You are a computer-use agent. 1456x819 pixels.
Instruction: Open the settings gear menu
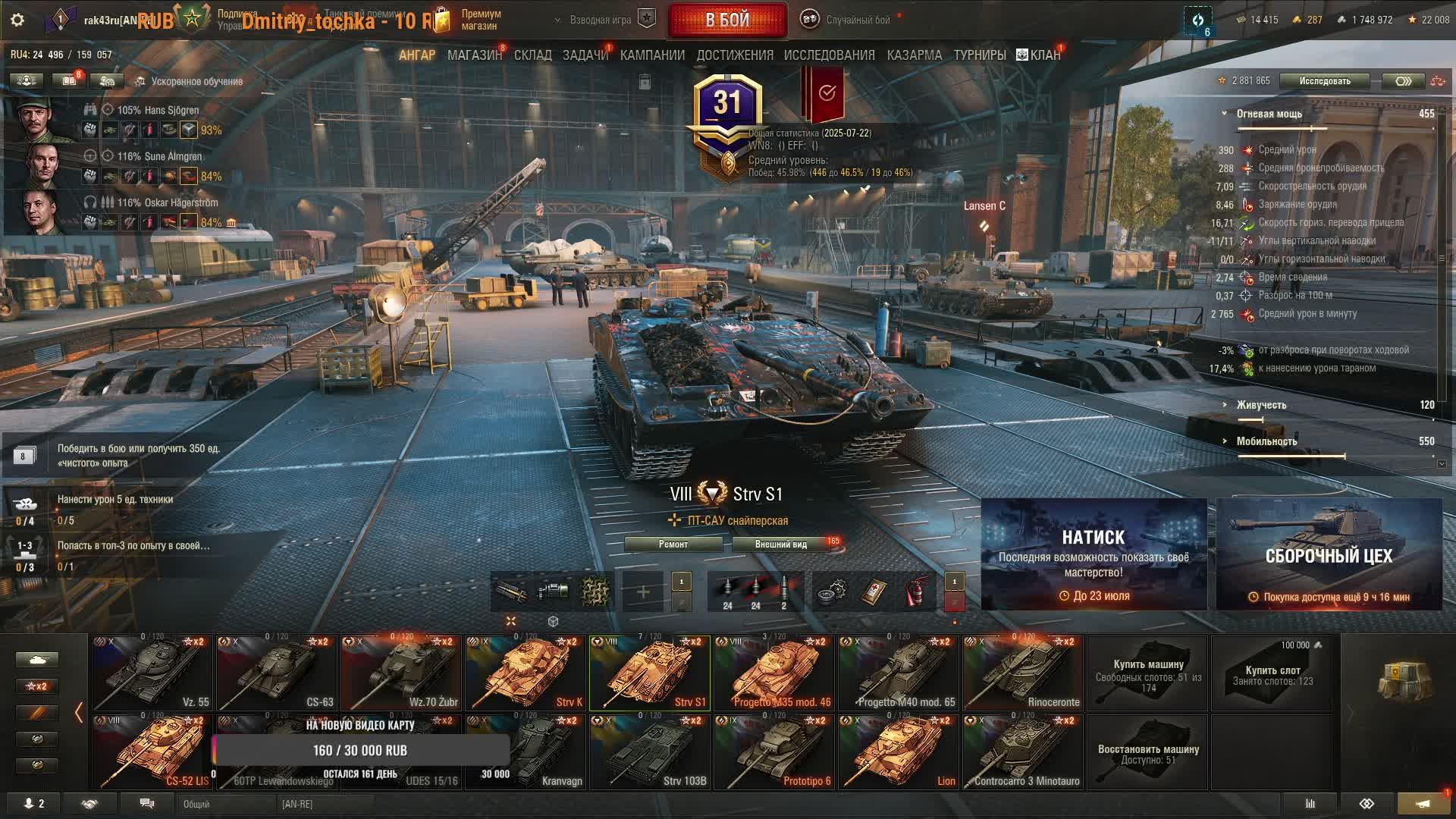[x=17, y=20]
